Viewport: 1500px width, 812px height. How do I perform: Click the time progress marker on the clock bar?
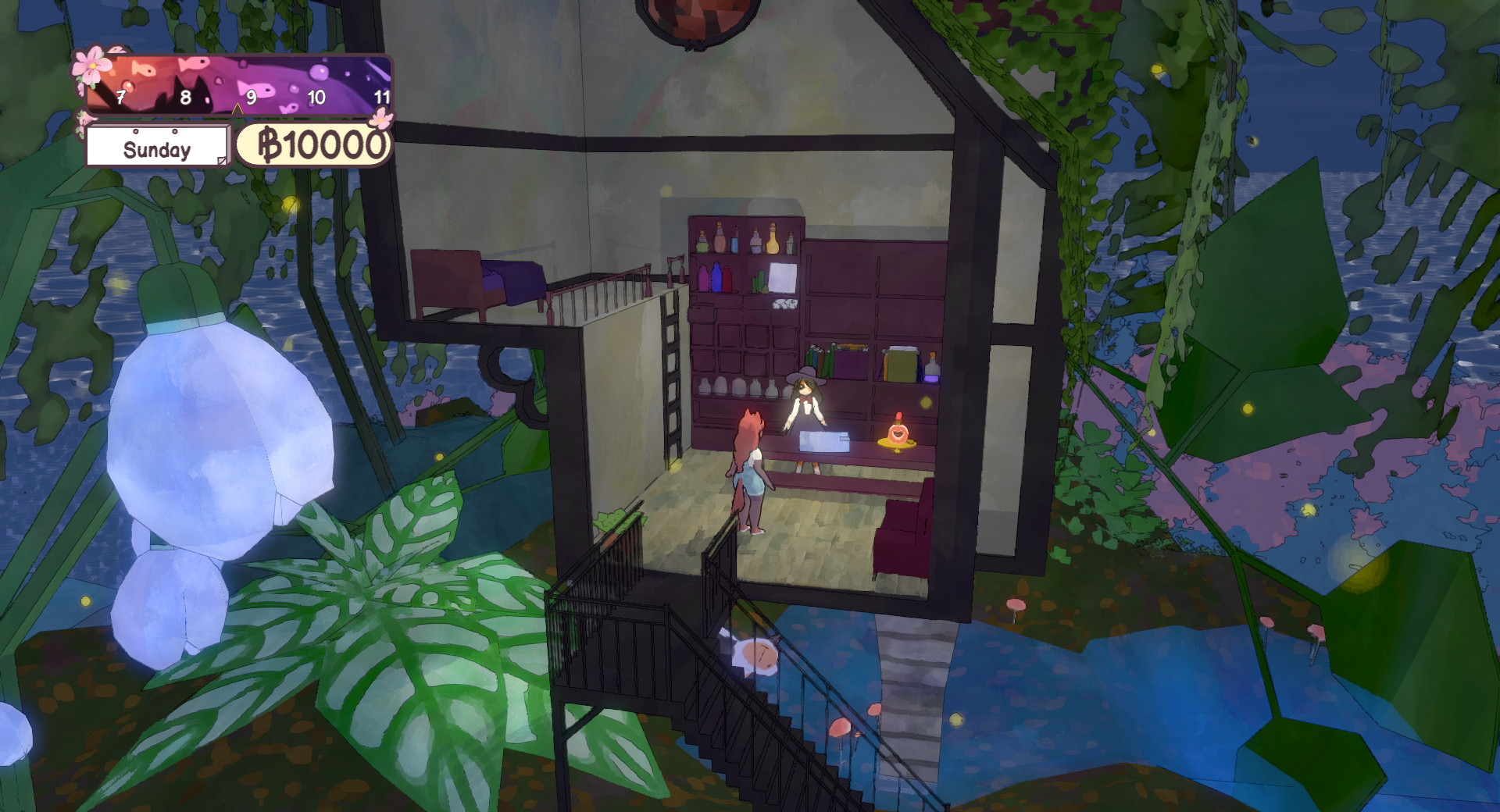coord(237,110)
